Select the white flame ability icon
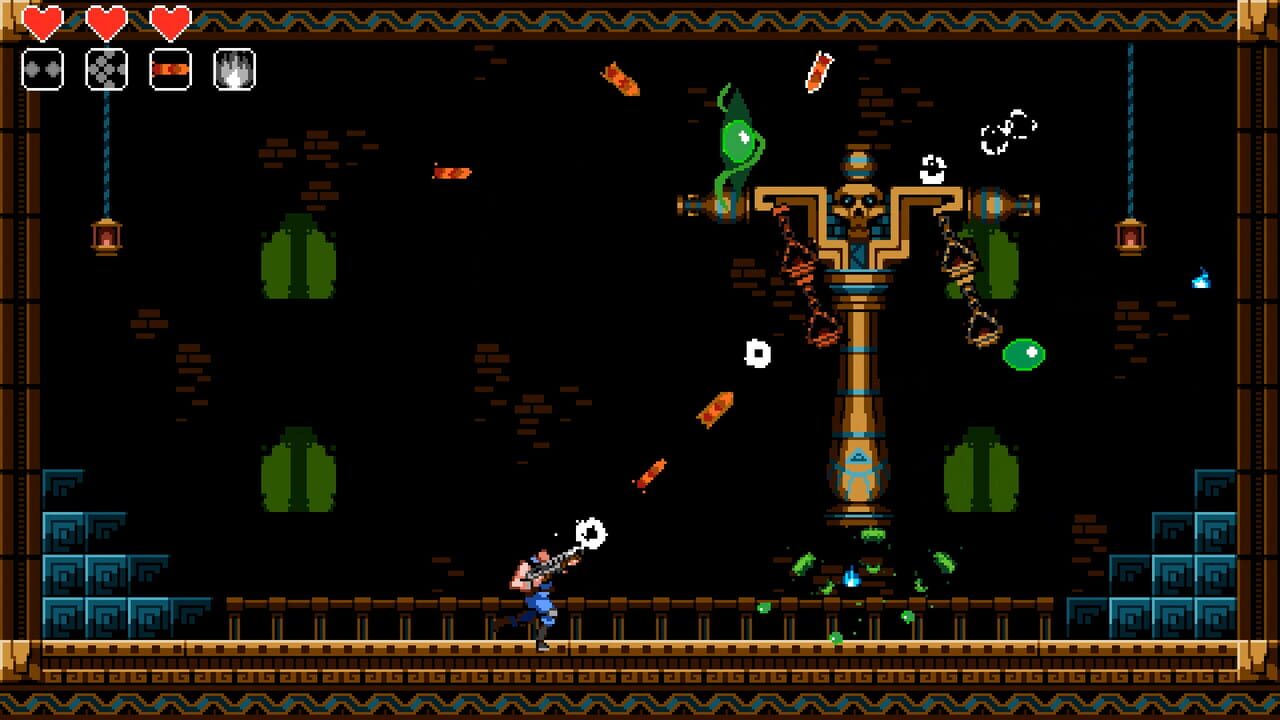 pos(234,70)
